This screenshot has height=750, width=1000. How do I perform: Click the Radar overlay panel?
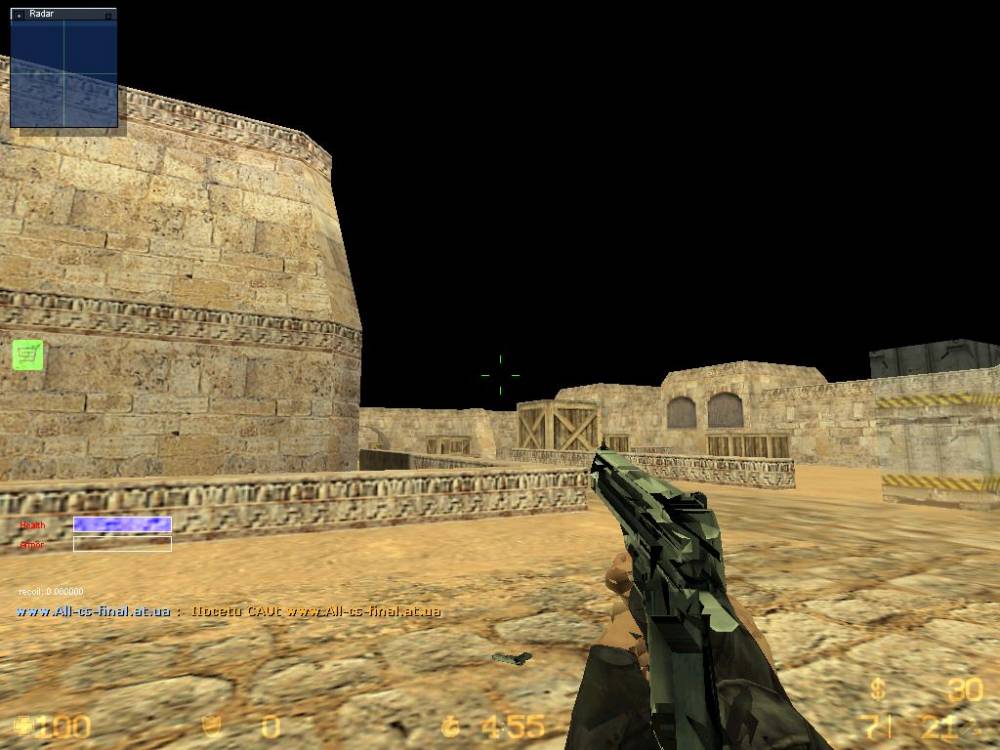(x=63, y=74)
